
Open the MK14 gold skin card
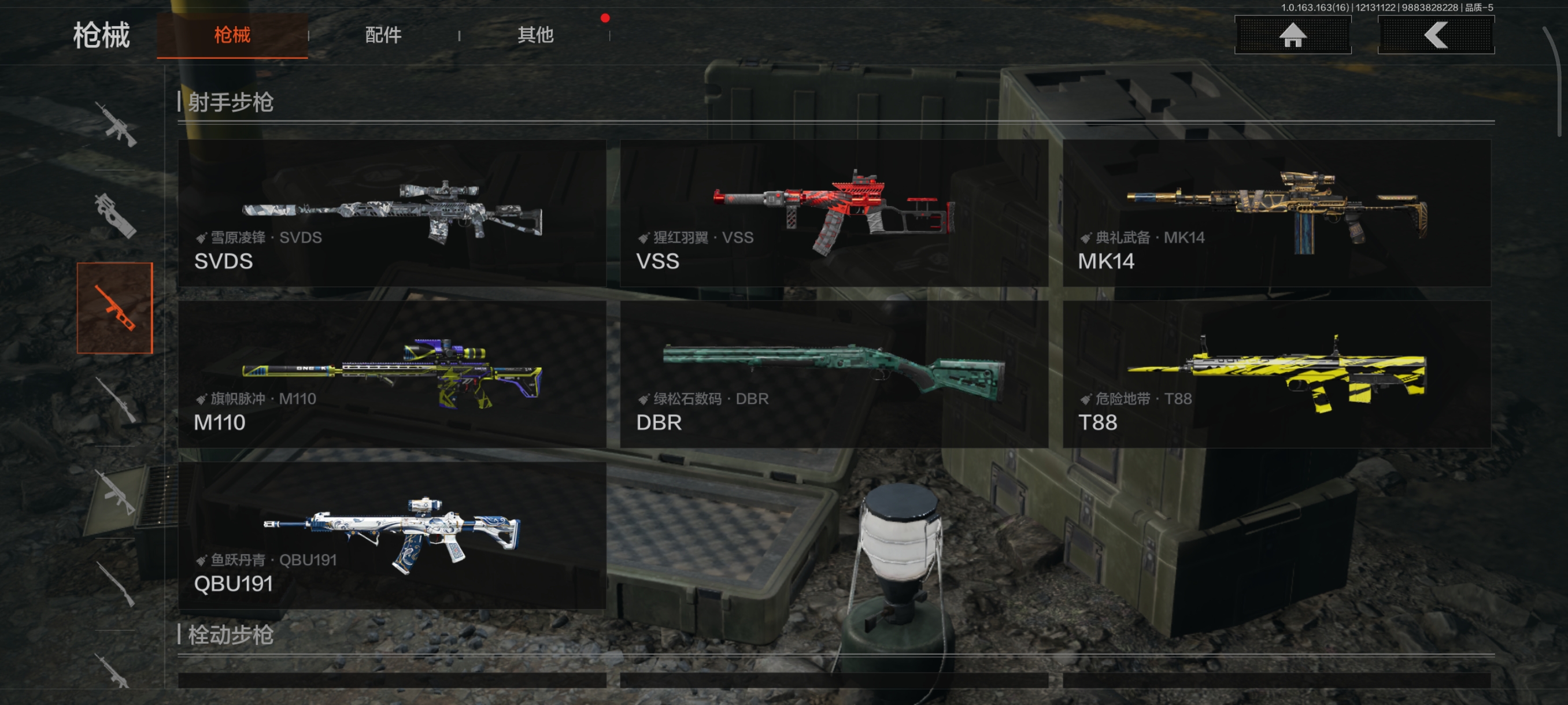[1277, 213]
